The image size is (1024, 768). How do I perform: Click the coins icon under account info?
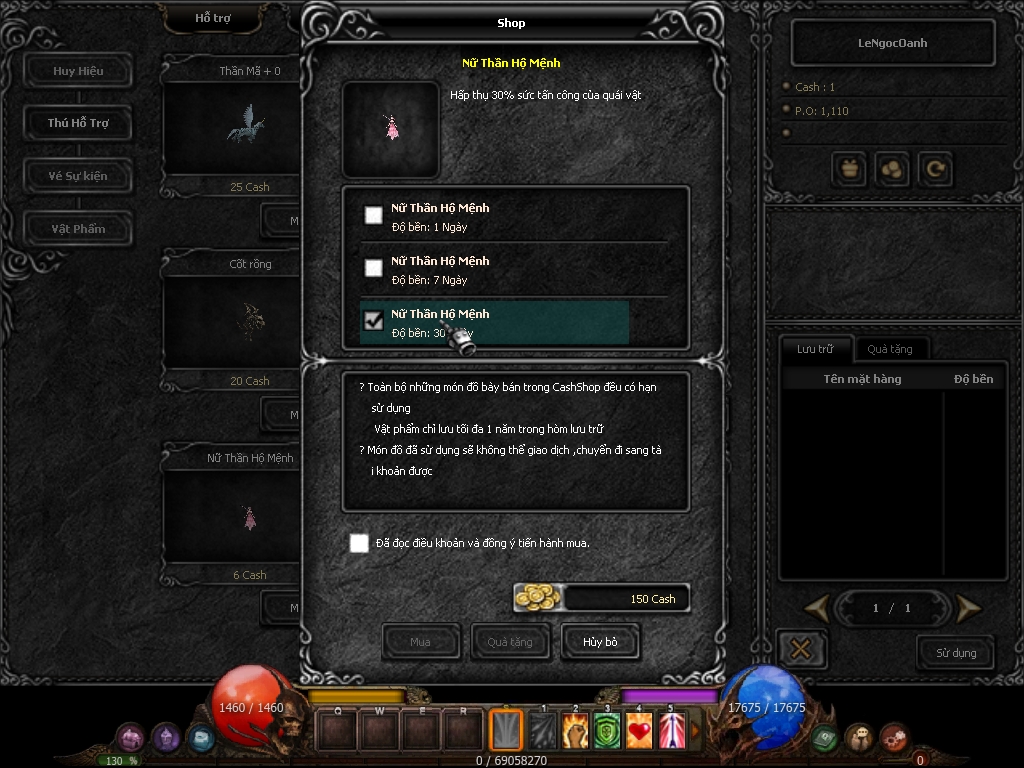click(892, 170)
